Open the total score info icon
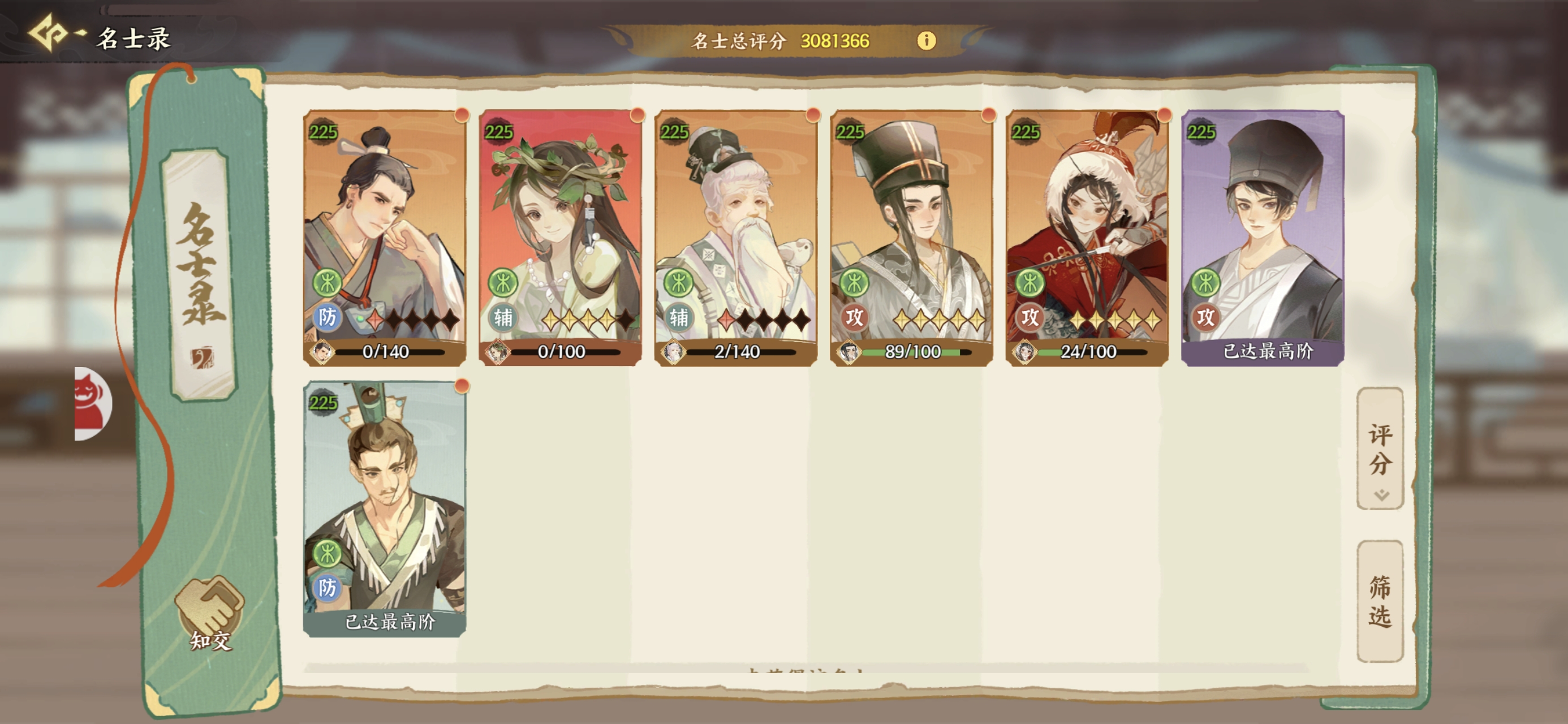The width and height of the screenshot is (1568, 724). click(x=926, y=41)
